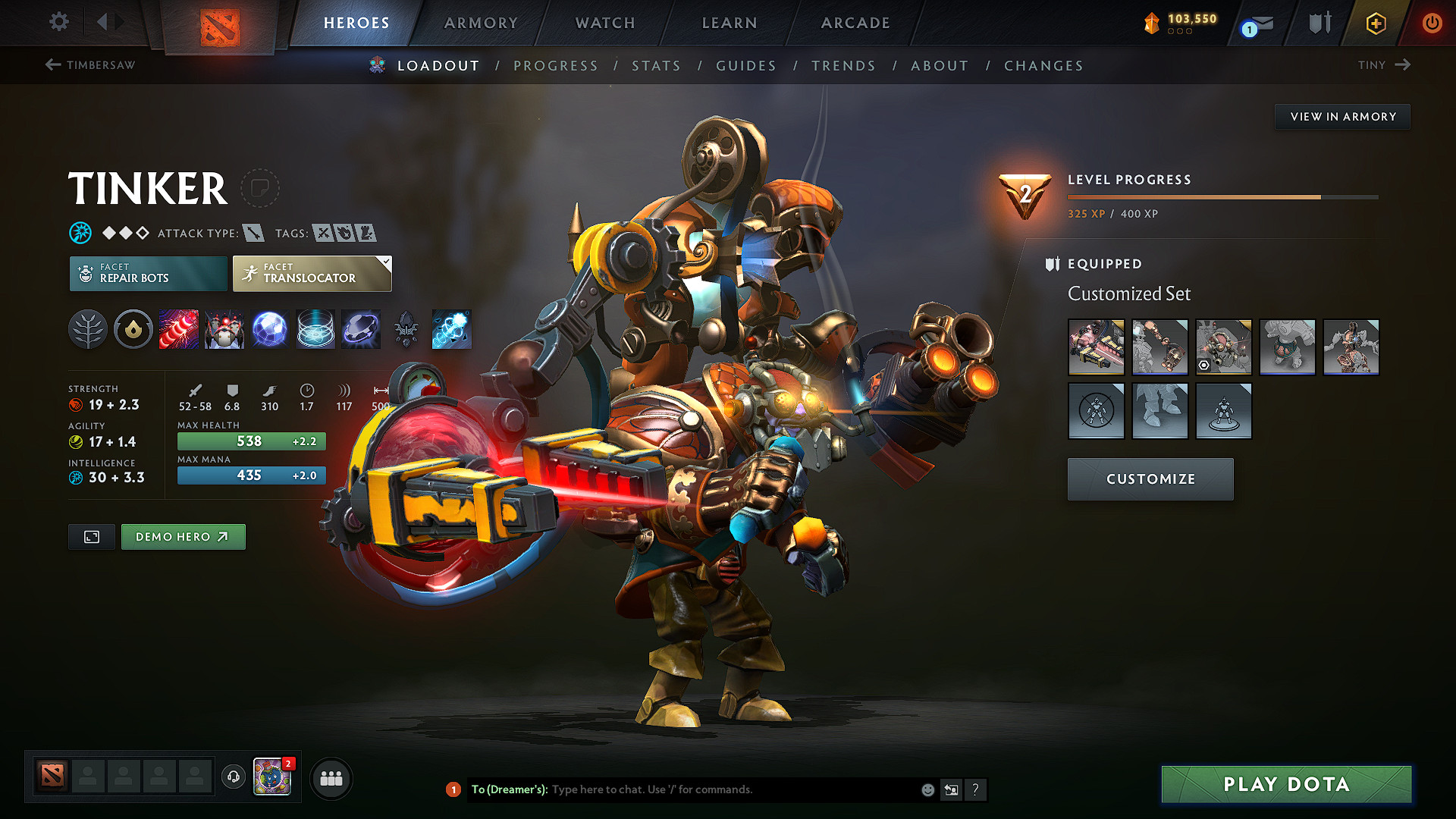Screen dimensions: 1456x819
Task: Select the Repair Bots facet
Action: tap(148, 273)
